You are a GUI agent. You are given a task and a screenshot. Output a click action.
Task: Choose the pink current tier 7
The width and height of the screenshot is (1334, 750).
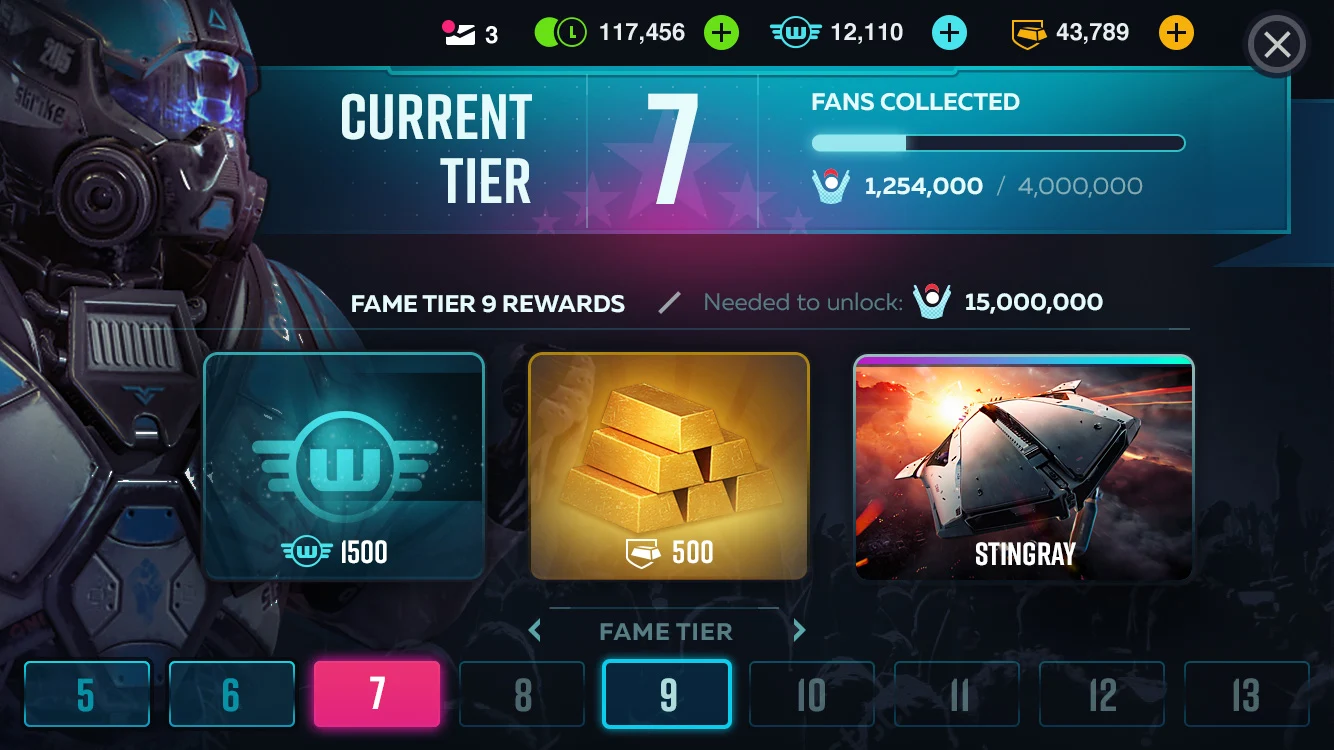pos(377,694)
